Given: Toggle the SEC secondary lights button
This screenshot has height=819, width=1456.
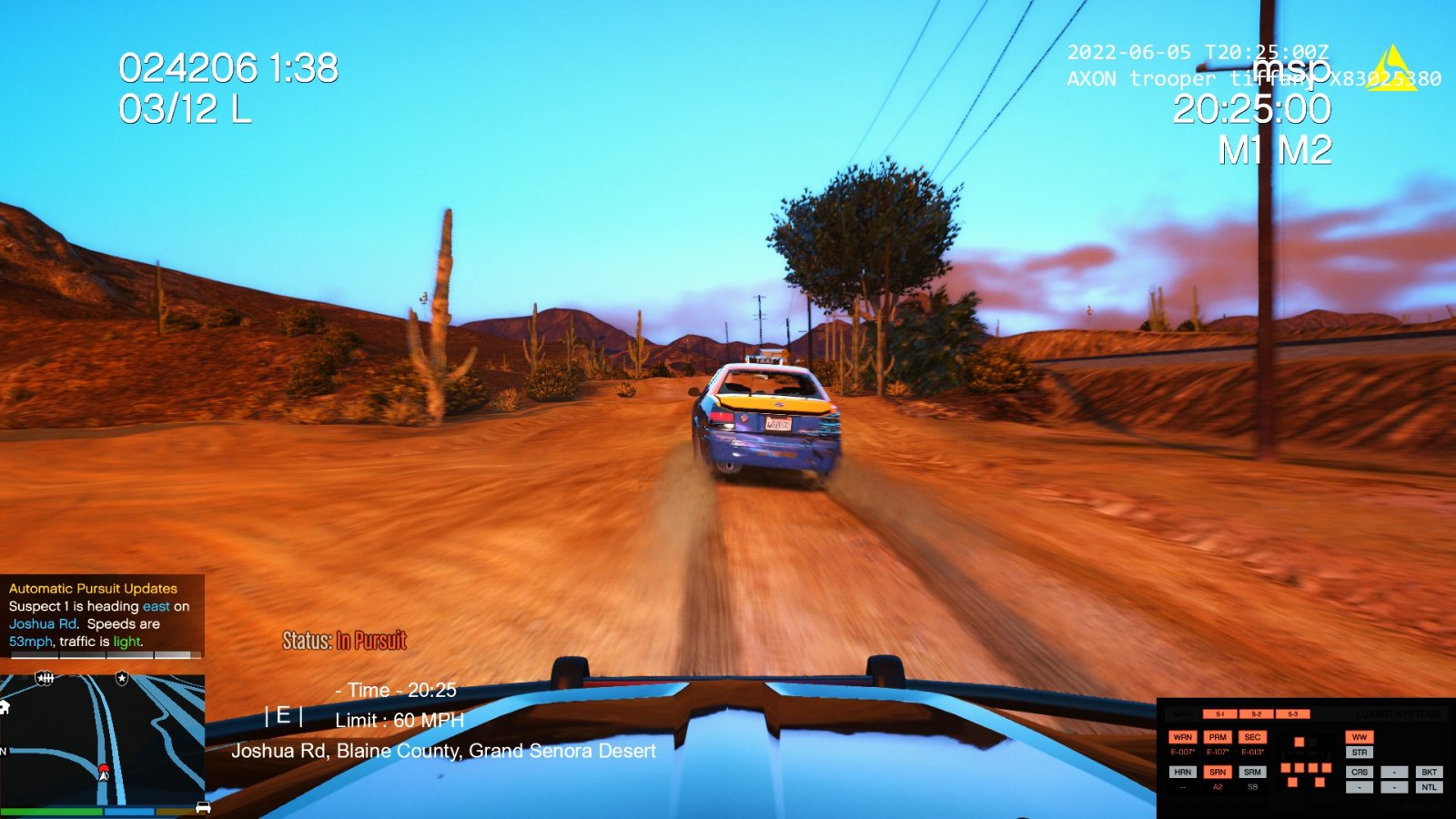Looking at the screenshot, I should pyautogui.click(x=1252, y=737).
